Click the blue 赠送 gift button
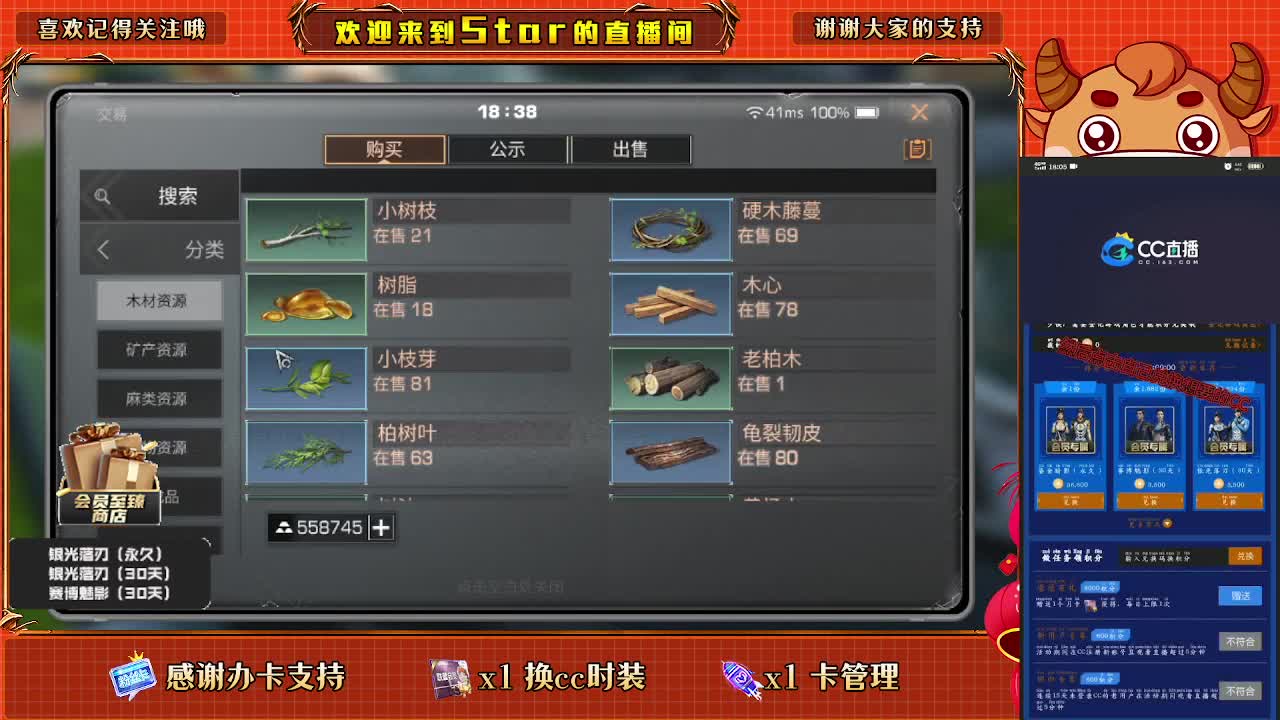The height and width of the screenshot is (720, 1280). (x=1240, y=596)
